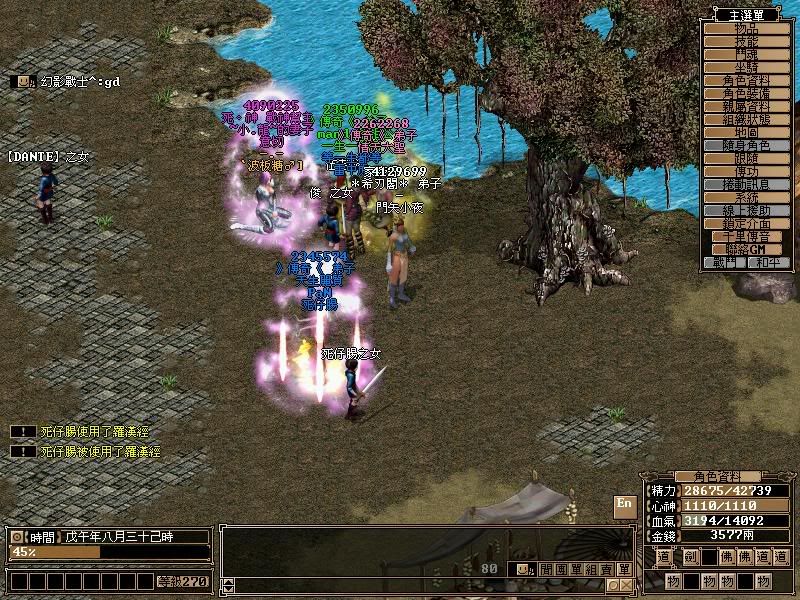The height and width of the screenshot is (600, 800).
Task: Open the 組織狀態 organization status entry
Action: click(746, 119)
